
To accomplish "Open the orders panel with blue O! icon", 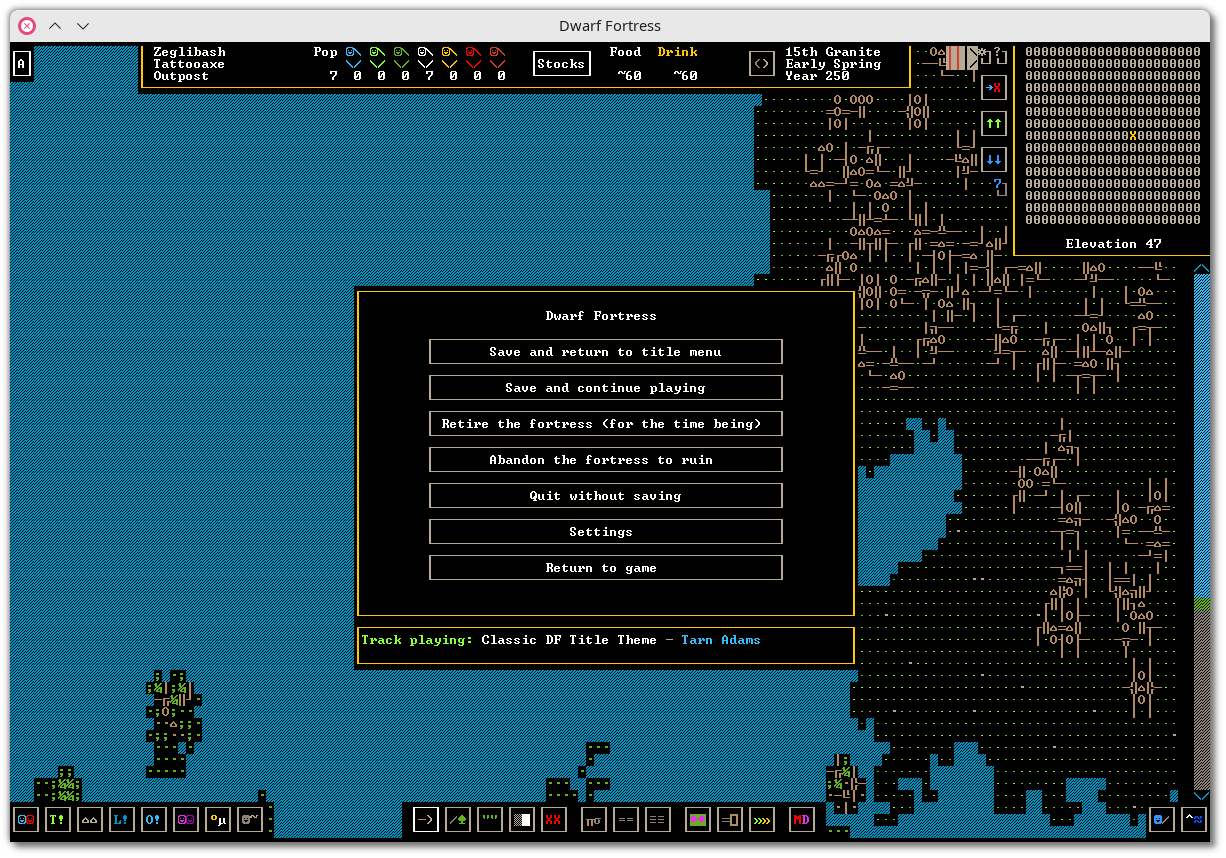I will point(154,820).
